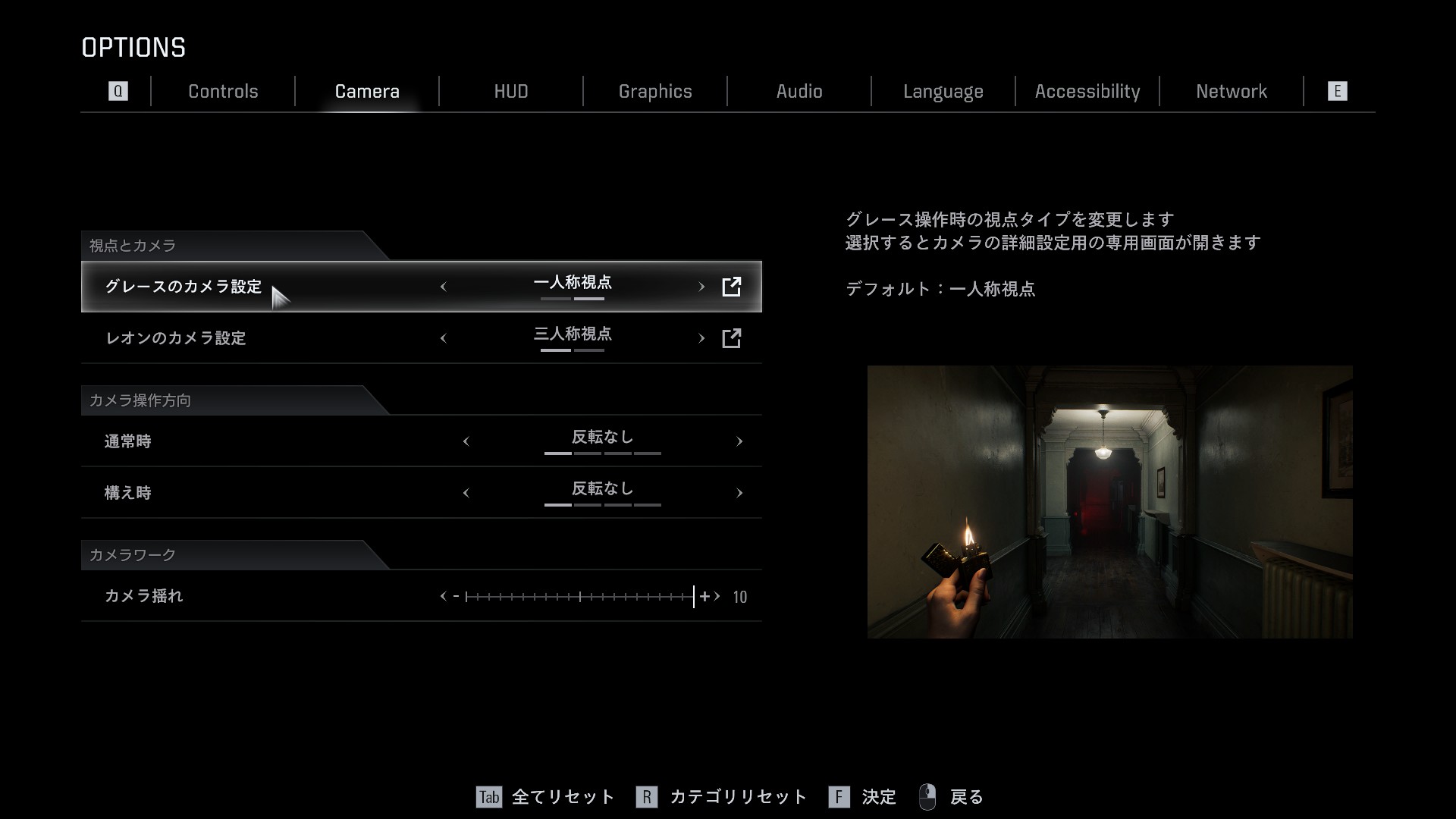Click left arrow on 構え時 反転なし
1456x819 pixels.
pyautogui.click(x=466, y=492)
